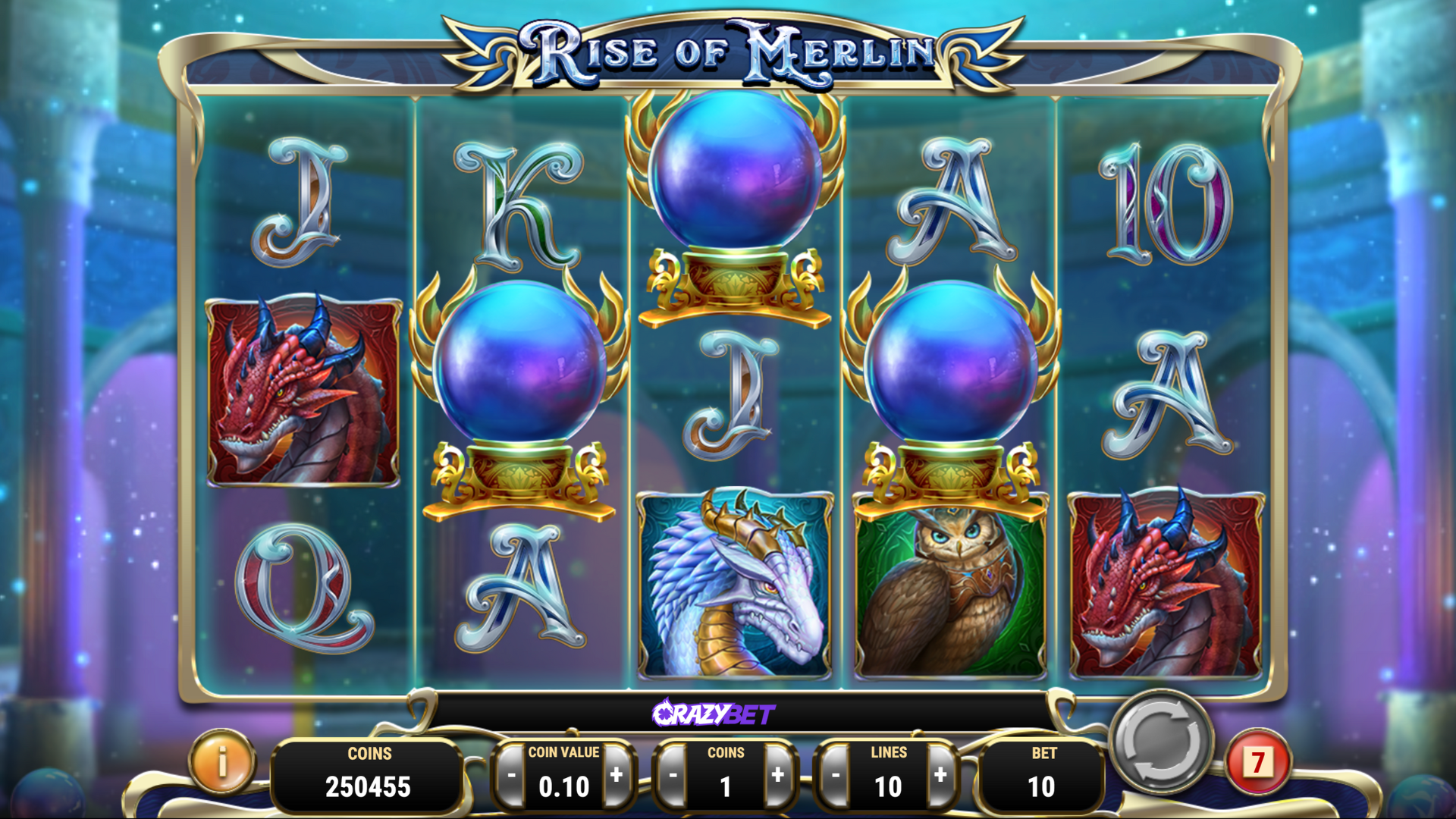Decrease the coin value
The width and height of the screenshot is (1456, 819).
pyautogui.click(x=511, y=776)
